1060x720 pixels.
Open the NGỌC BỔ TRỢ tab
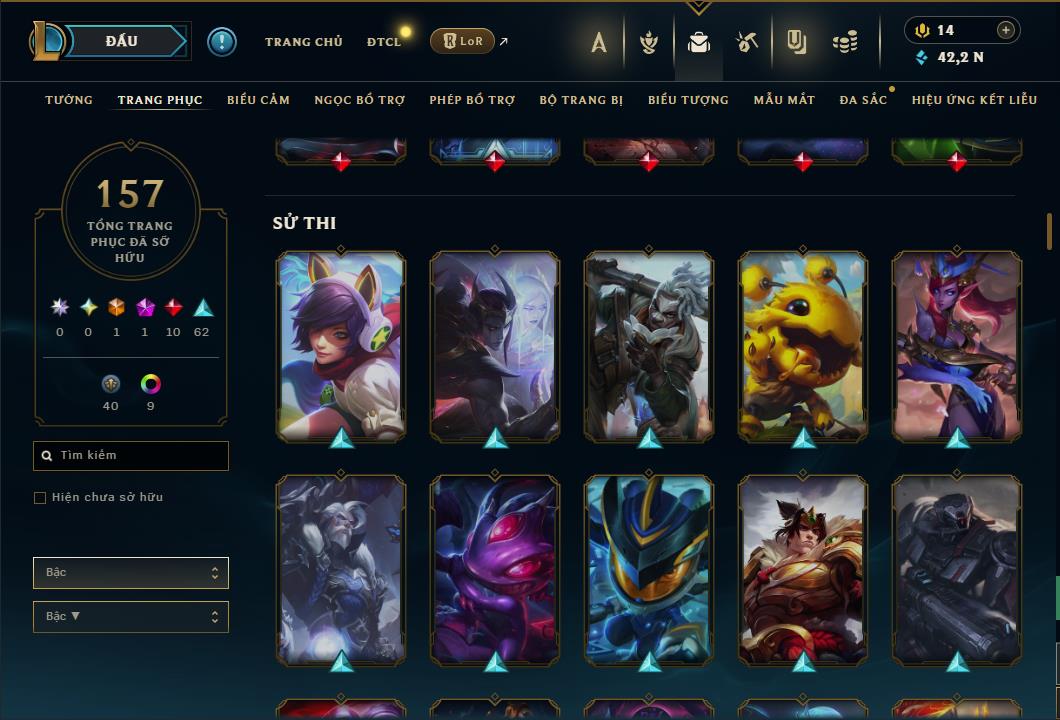click(359, 100)
